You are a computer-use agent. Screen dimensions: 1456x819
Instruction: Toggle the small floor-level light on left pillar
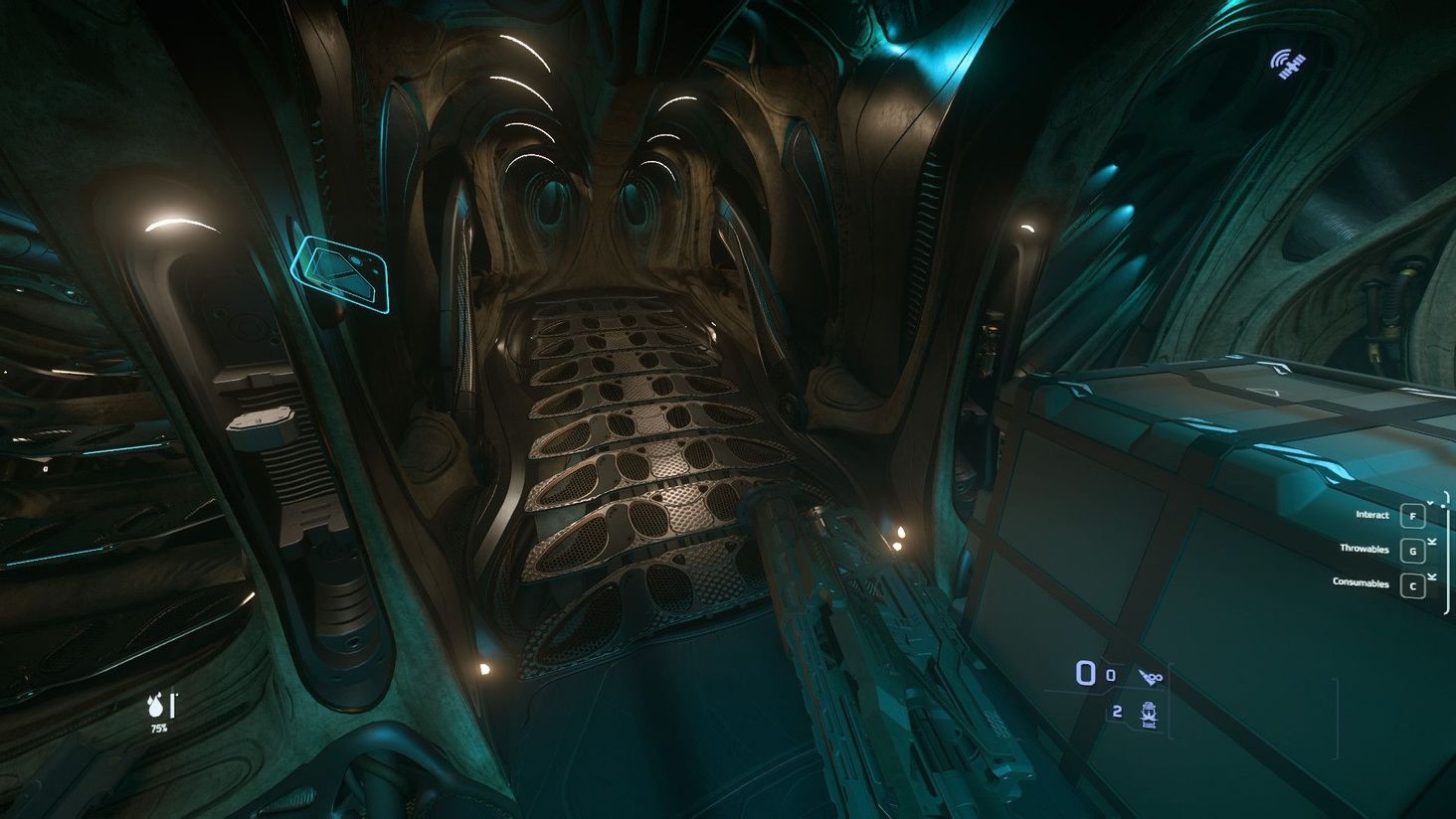click(x=484, y=667)
